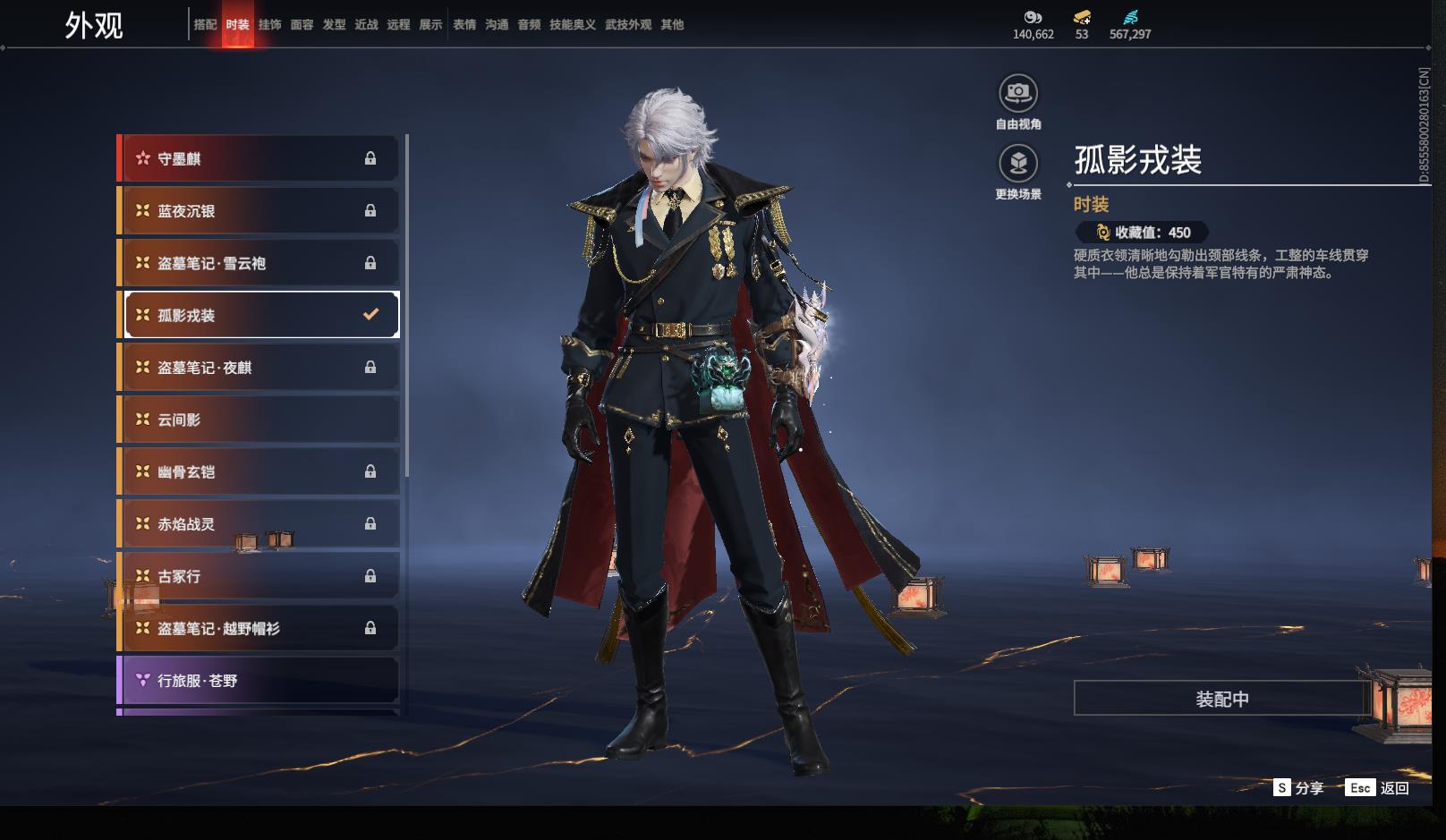
Task: Choose the 蓝夜沉银 outfit
Action: point(259,211)
